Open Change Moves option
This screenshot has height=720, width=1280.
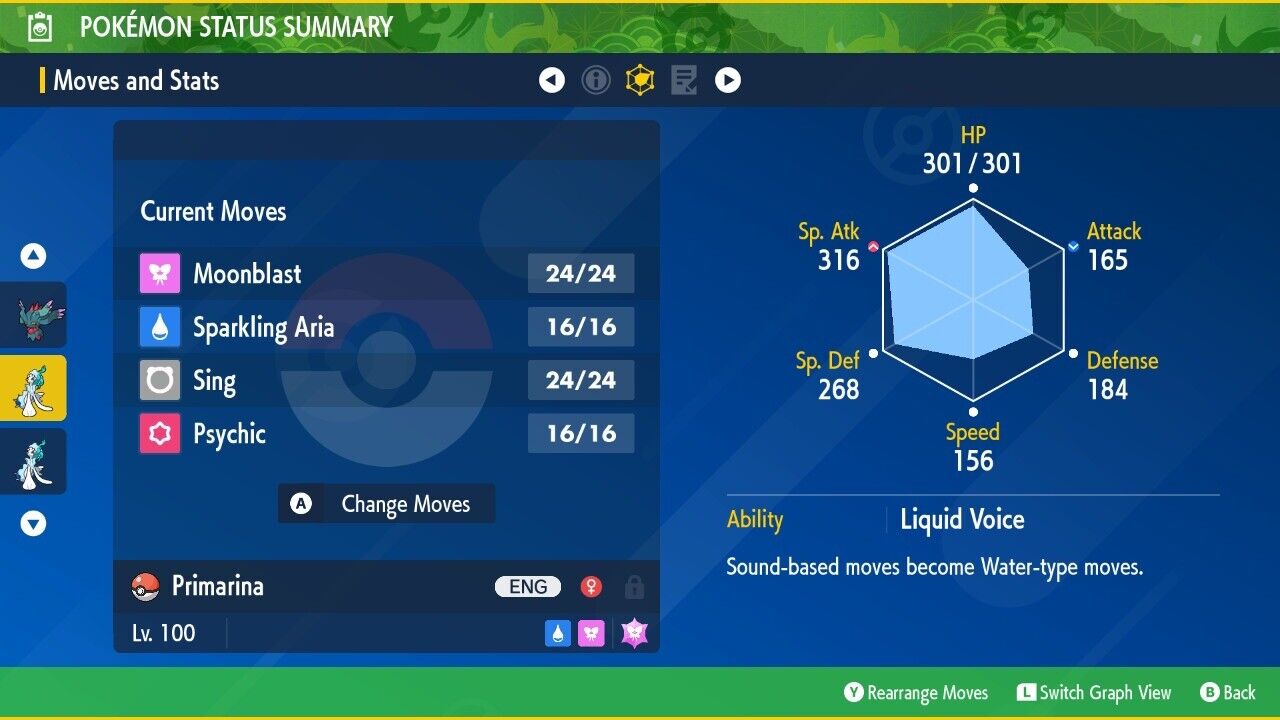coord(386,504)
